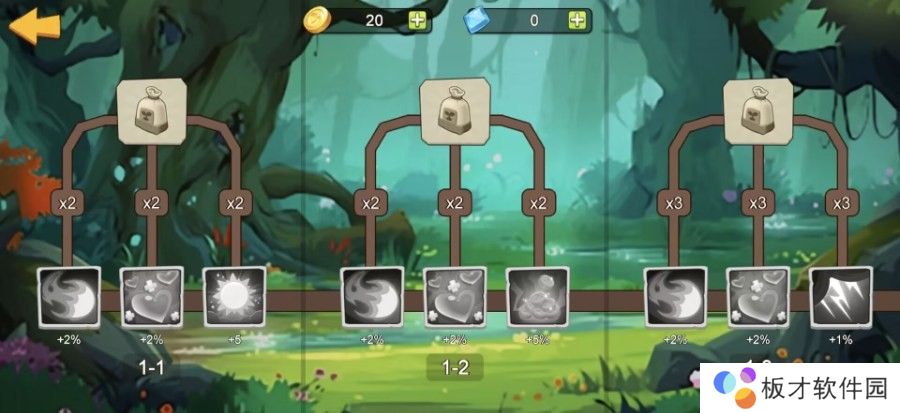The height and width of the screenshot is (413, 900).
Task: Buy blue gems with the plus button
Action: point(577,20)
